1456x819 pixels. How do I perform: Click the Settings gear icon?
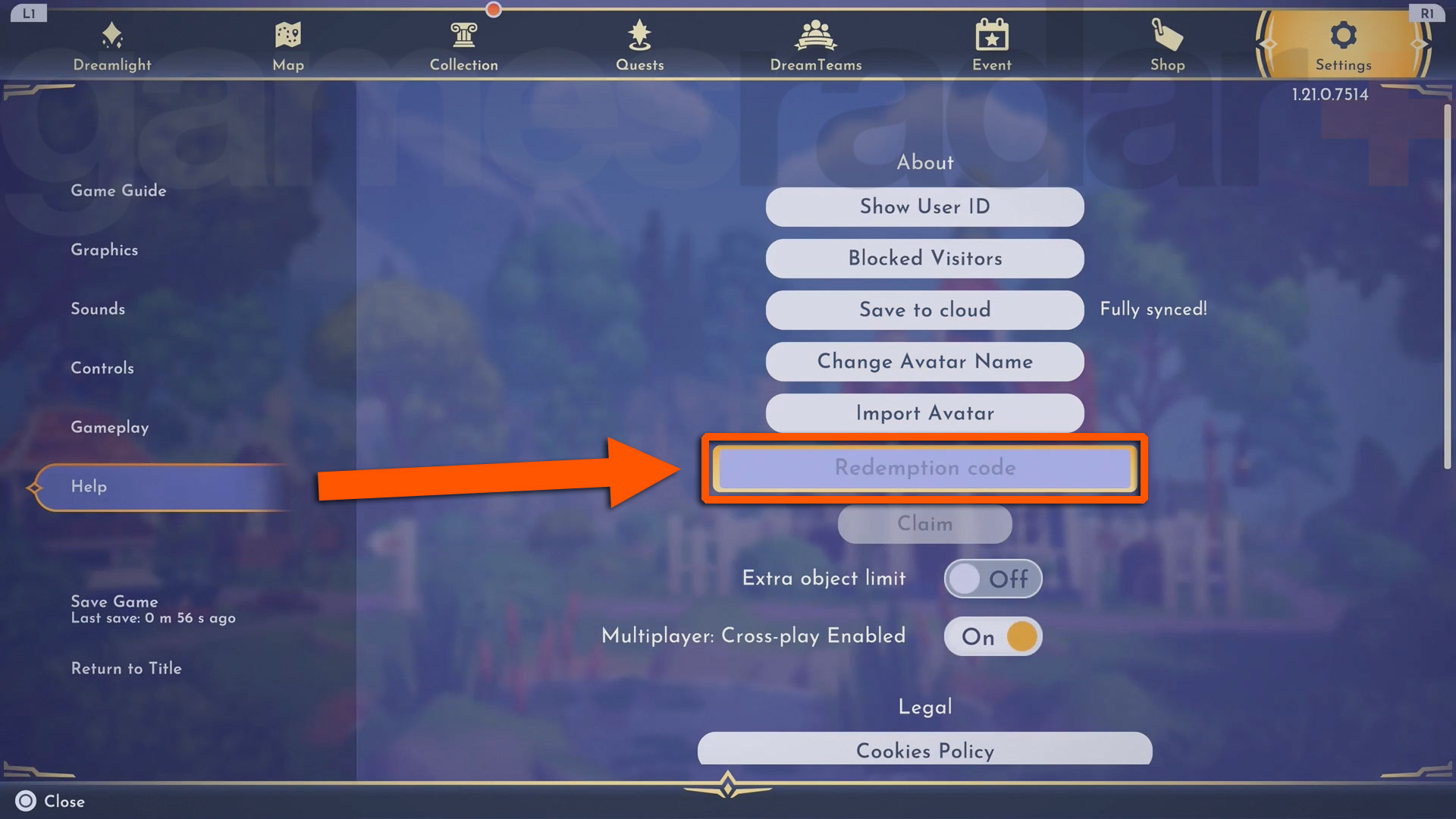pos(1343,35)
